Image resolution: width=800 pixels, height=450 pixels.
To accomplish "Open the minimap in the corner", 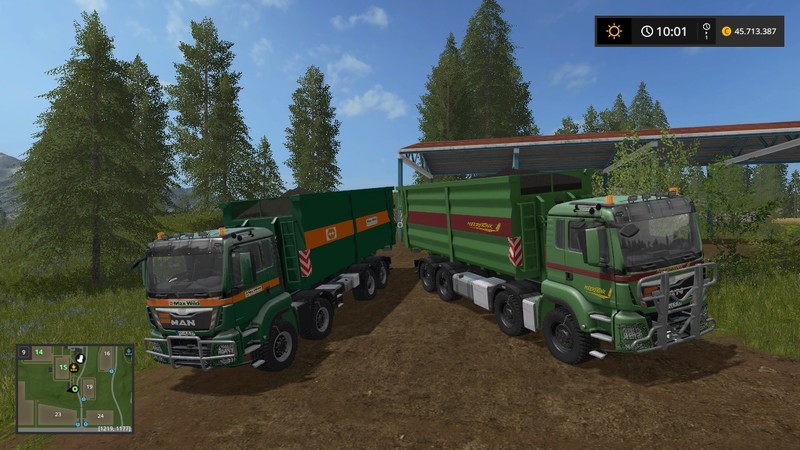I will pyautogui.click(x=75, y=389).
